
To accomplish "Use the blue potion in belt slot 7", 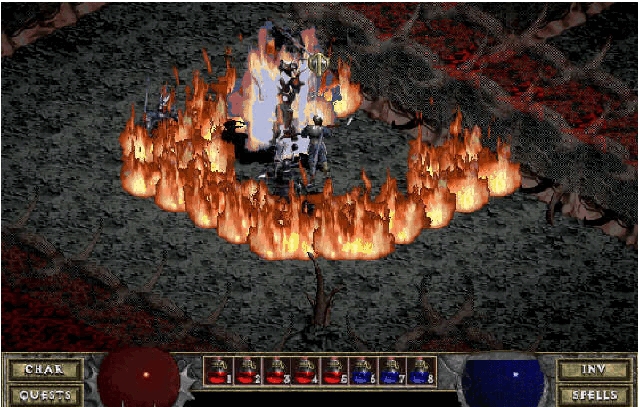I will [x=393, y=371].
